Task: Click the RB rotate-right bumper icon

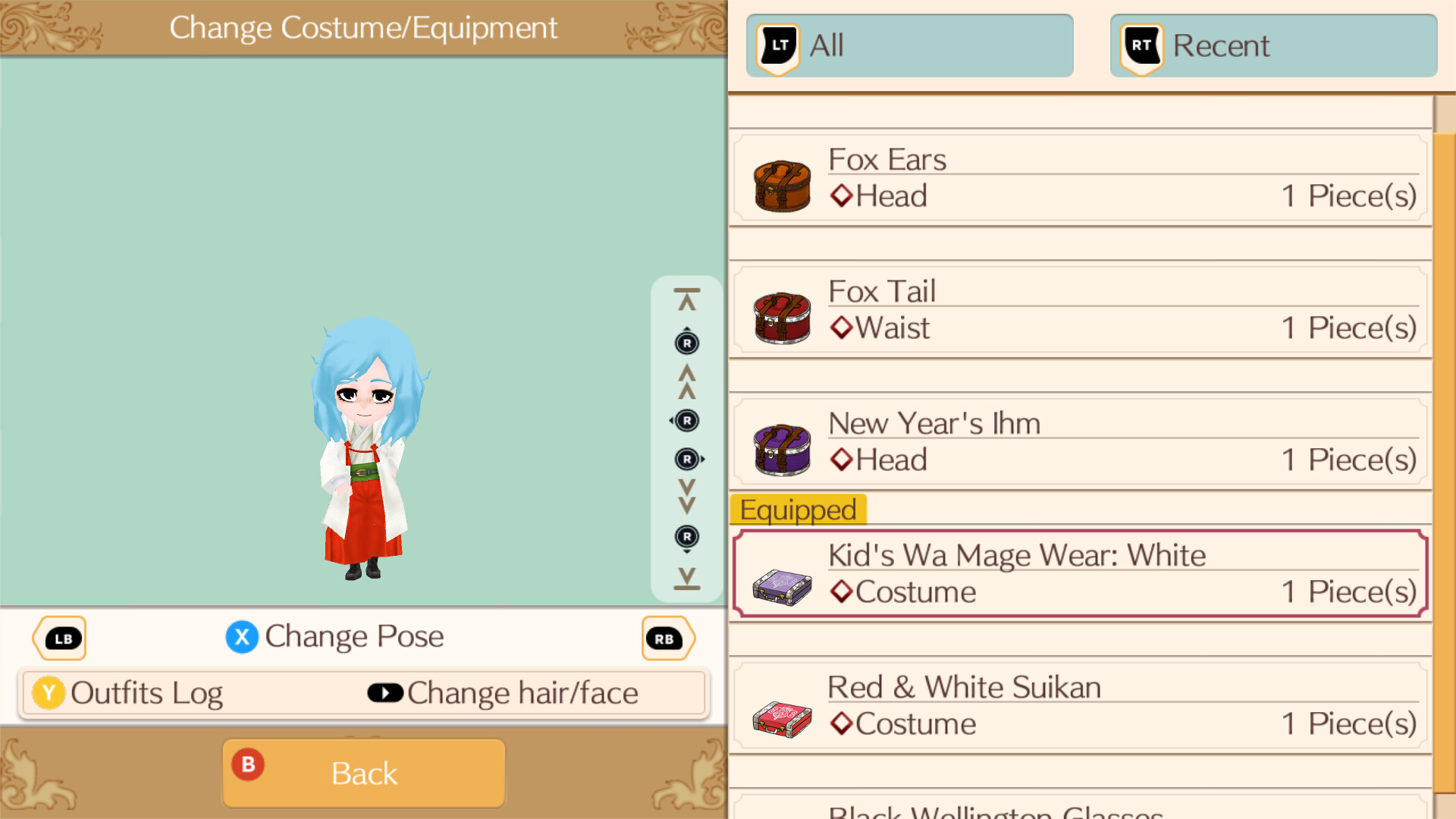Action: pyautogui.click(x=667, y=638)
